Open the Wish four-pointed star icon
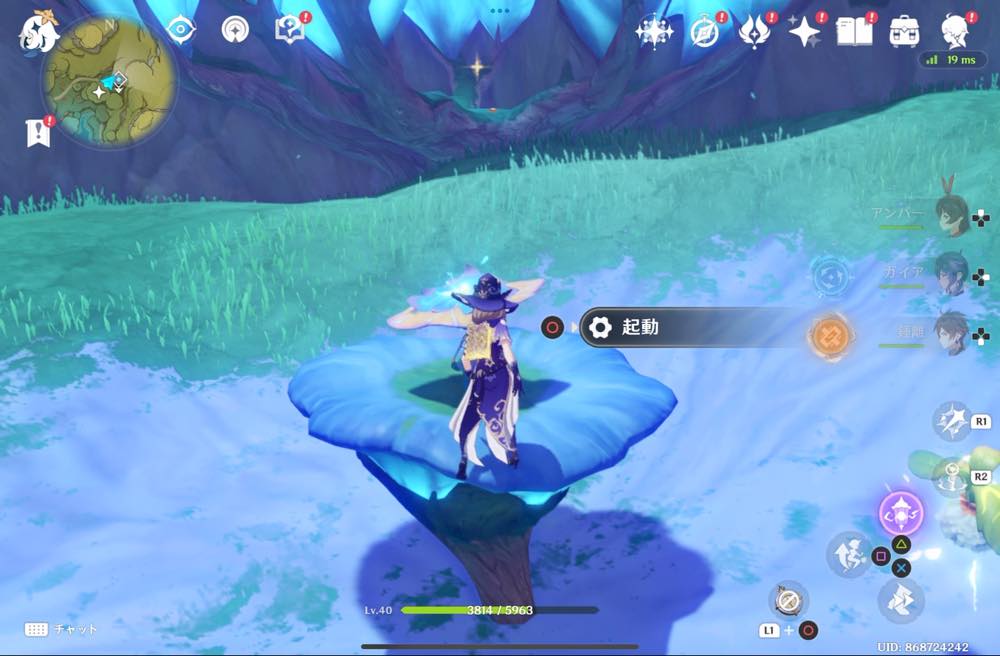 [803, 32]
